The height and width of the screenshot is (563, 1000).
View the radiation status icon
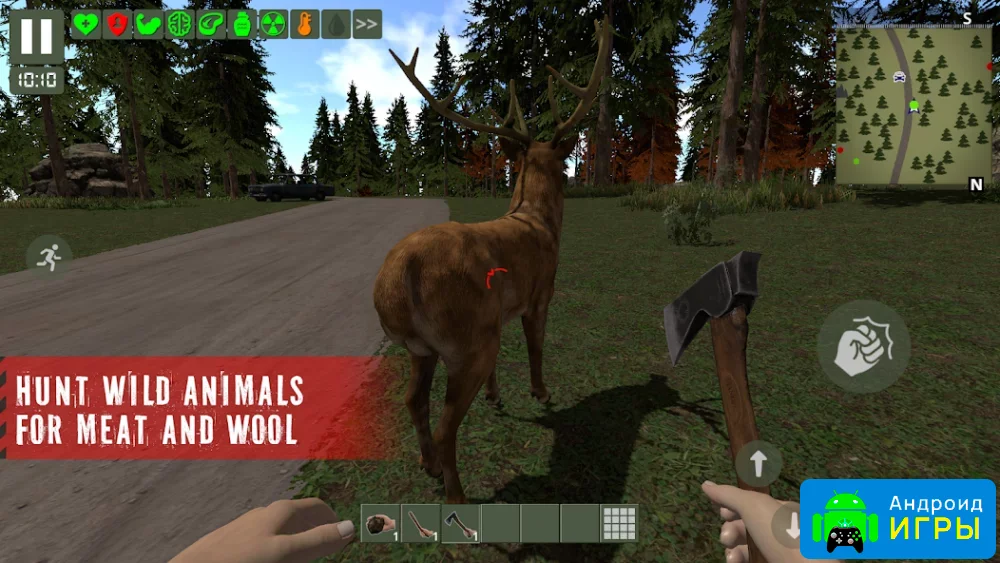(273, 24)
